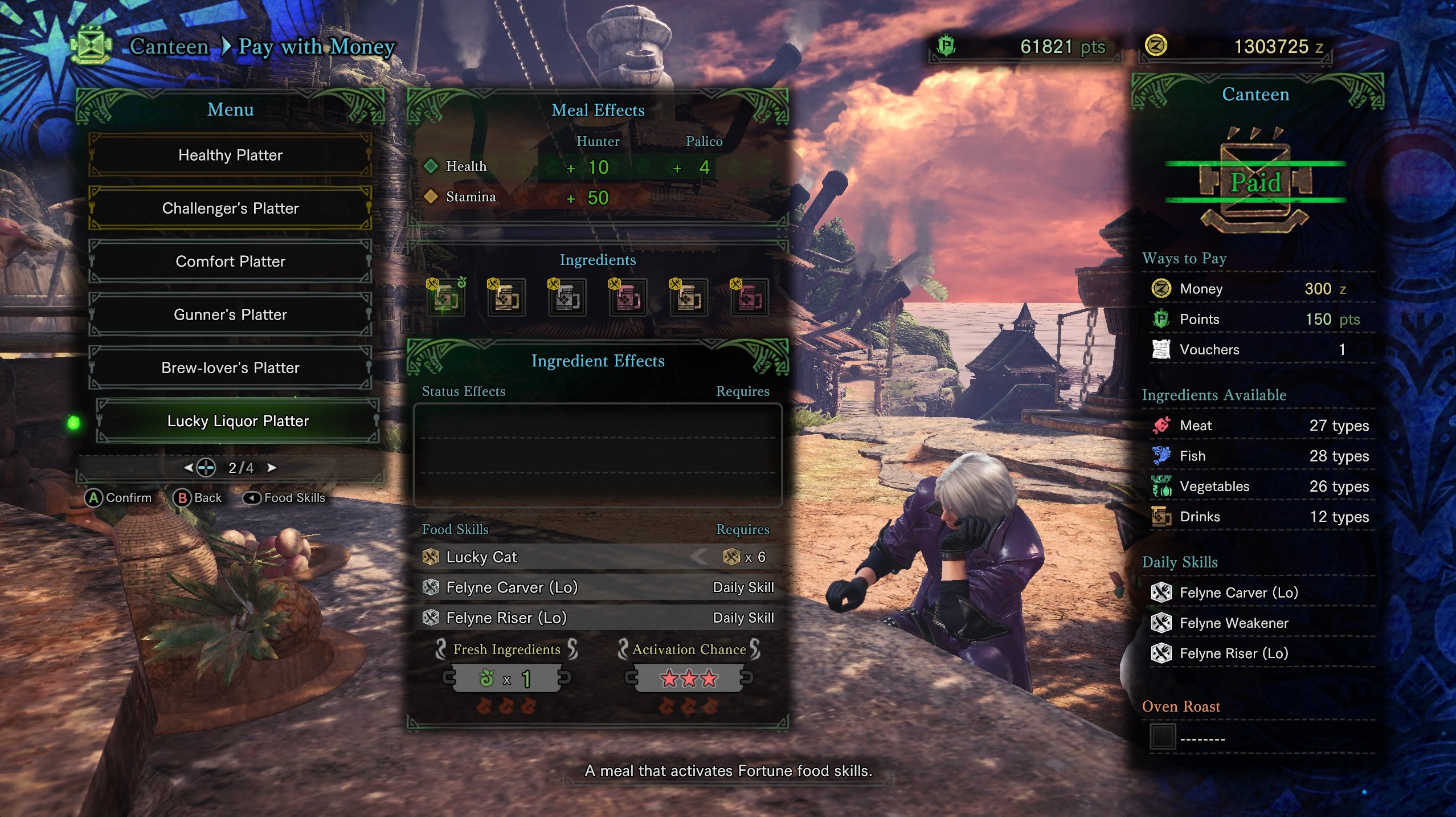This screenshot has height=817, width=1456.
Task: Advance to the next menu page arrow
Action: pos(272,468)
